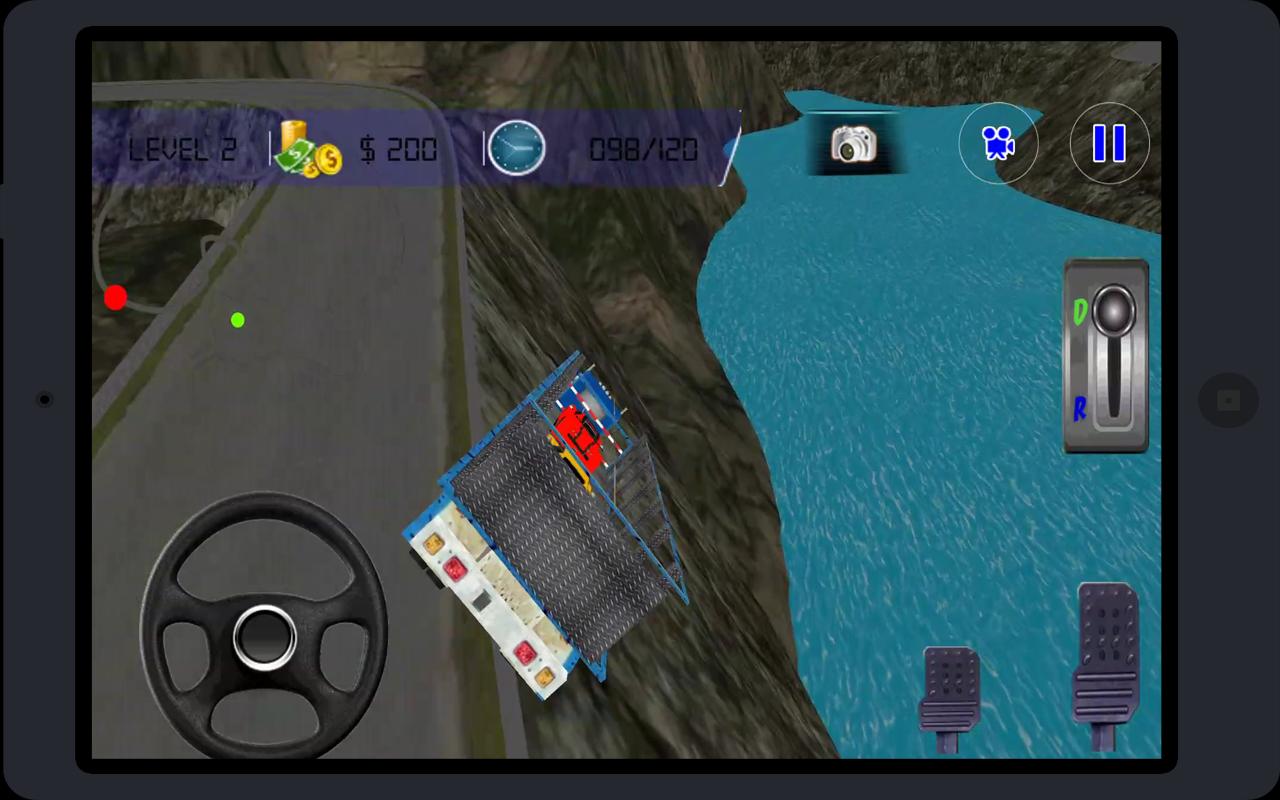1280x800 pixels.
Task: Tap the timer reading 098/120
Action: [646, 148]
